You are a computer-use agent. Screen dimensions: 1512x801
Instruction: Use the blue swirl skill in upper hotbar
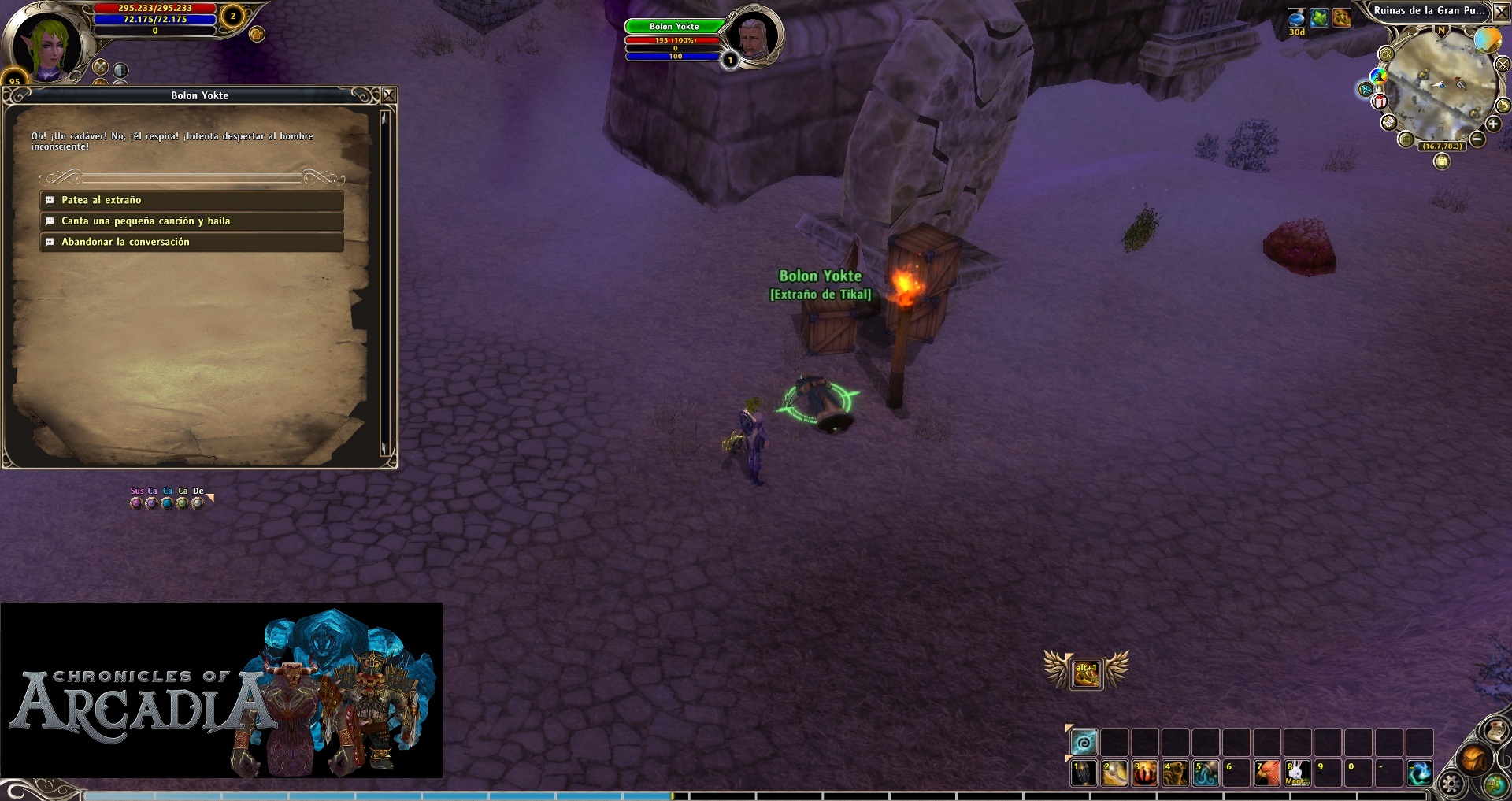point(1084,742)
